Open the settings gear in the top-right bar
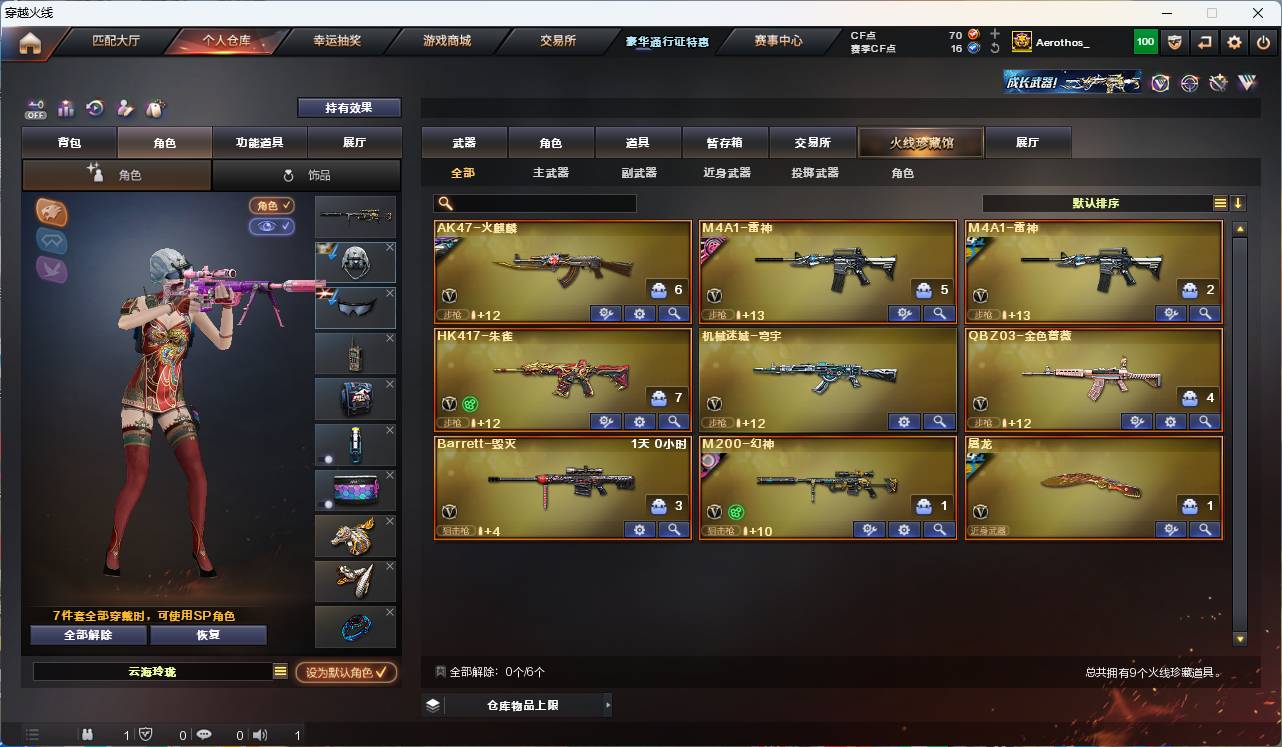Viewport: 1282px width, 747px height. (x=1233, y=41)
